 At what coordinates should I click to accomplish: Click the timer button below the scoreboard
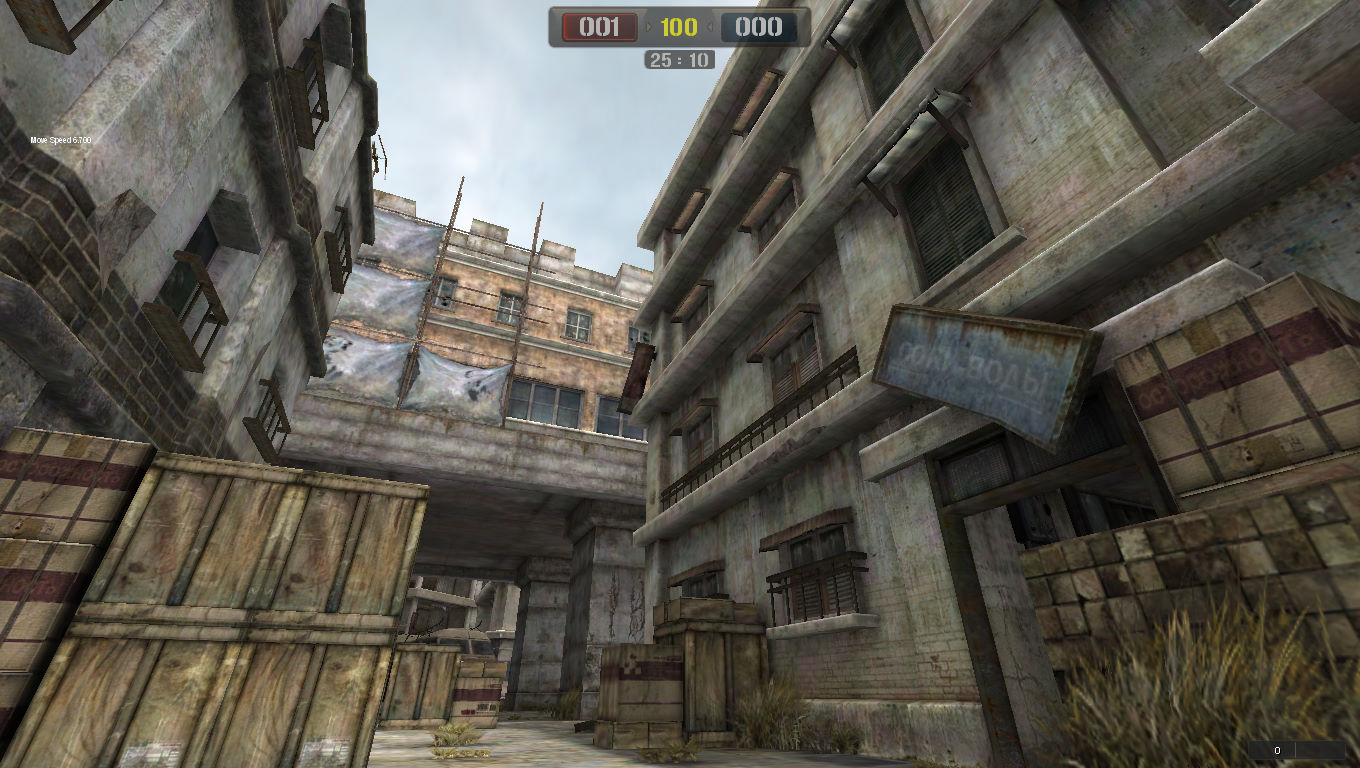(678, 60)
